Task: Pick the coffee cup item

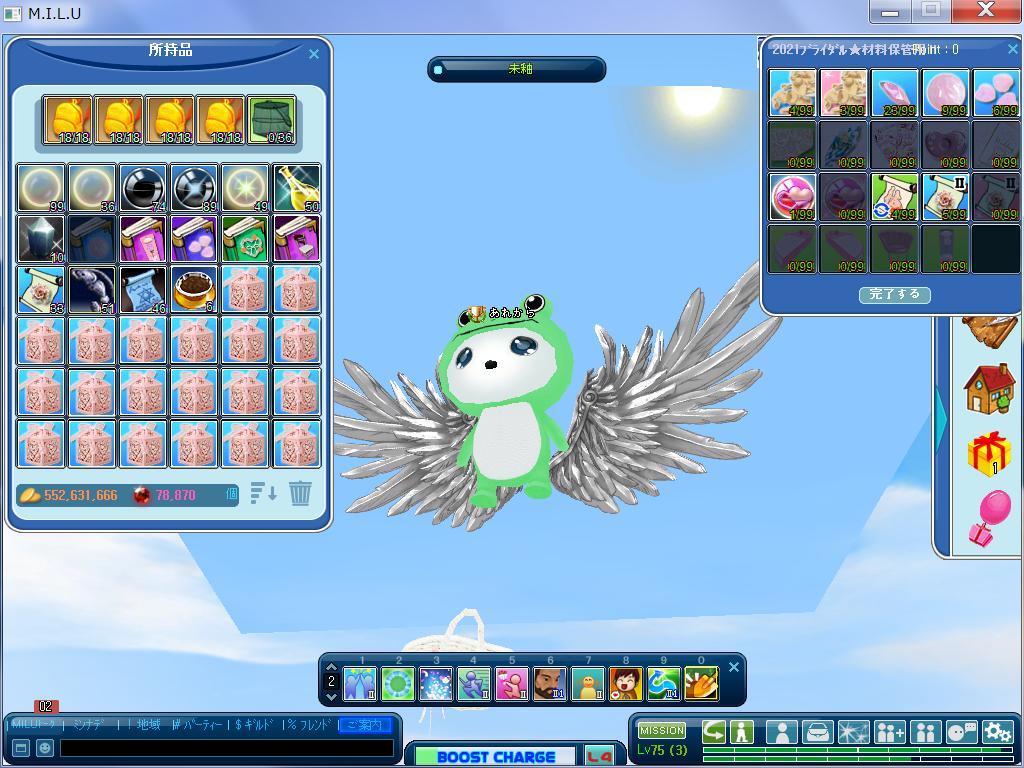Action: click(x=194, y=290)
